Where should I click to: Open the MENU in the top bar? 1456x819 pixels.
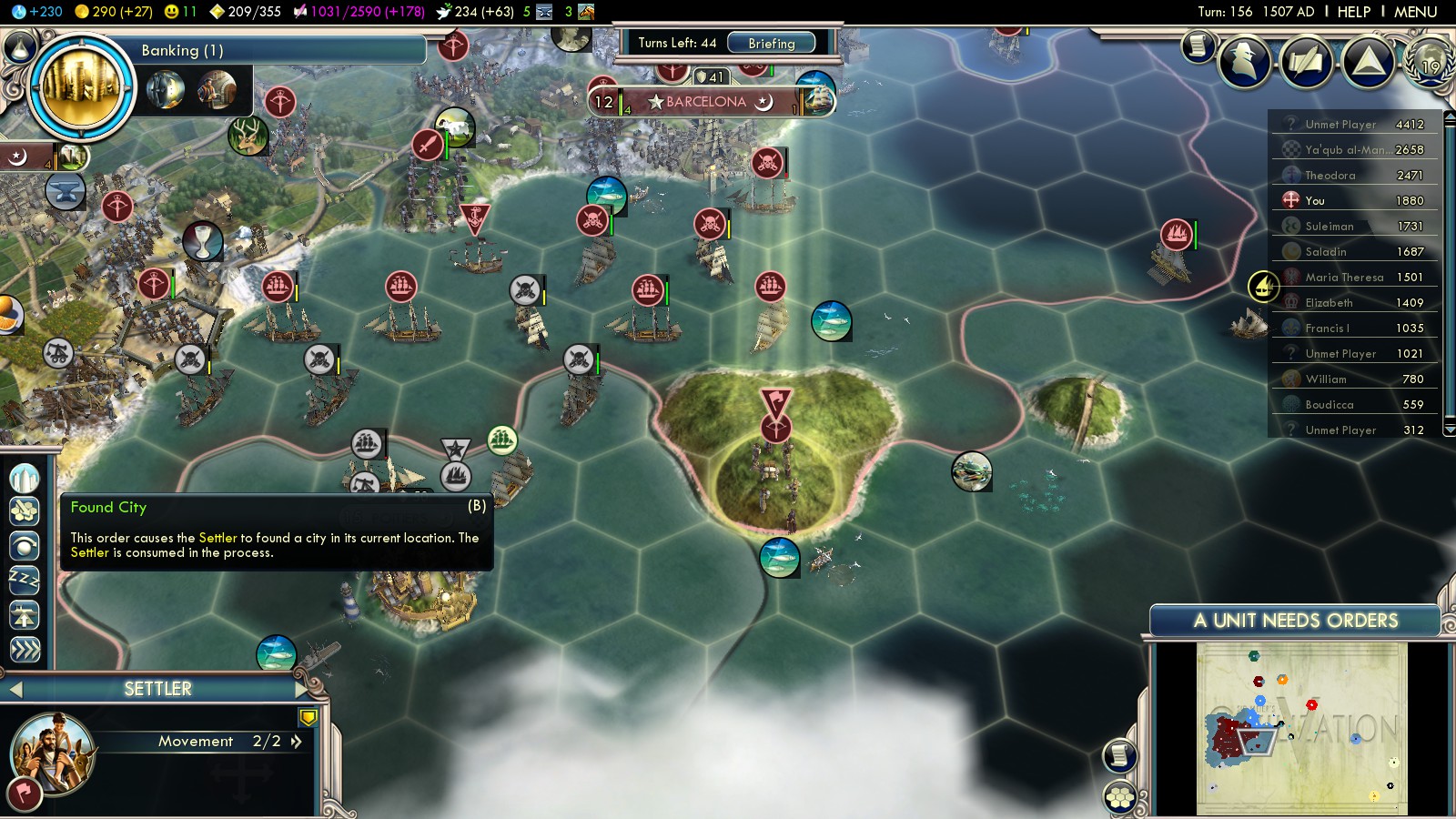coord(1415,12)
